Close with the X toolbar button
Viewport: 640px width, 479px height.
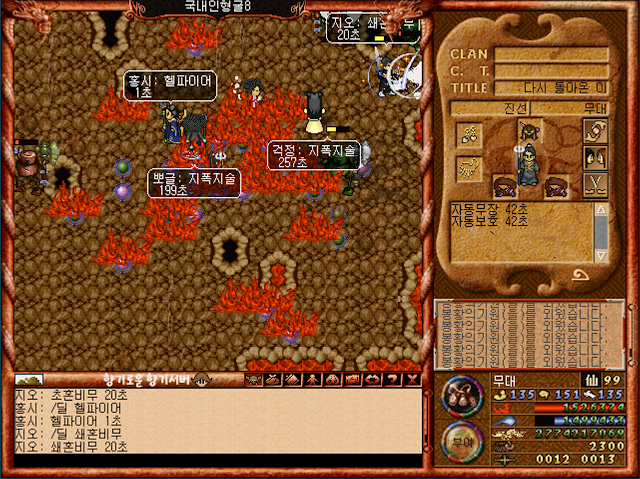coord(412,380)
